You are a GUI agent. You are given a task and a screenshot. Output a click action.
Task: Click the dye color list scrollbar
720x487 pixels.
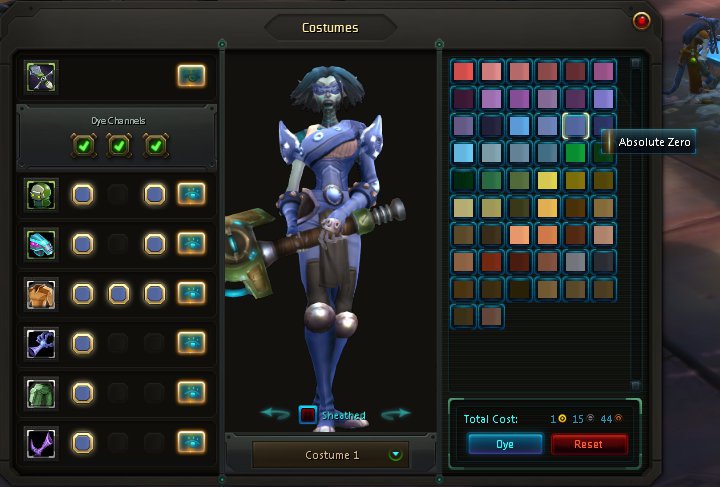(x=635, y=222)
